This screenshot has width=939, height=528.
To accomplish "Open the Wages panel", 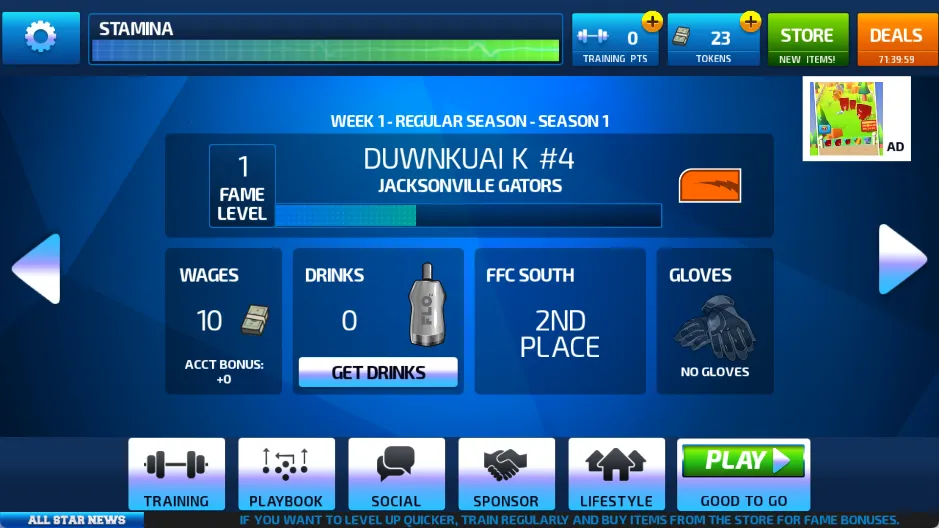I will tap(223, 320).
